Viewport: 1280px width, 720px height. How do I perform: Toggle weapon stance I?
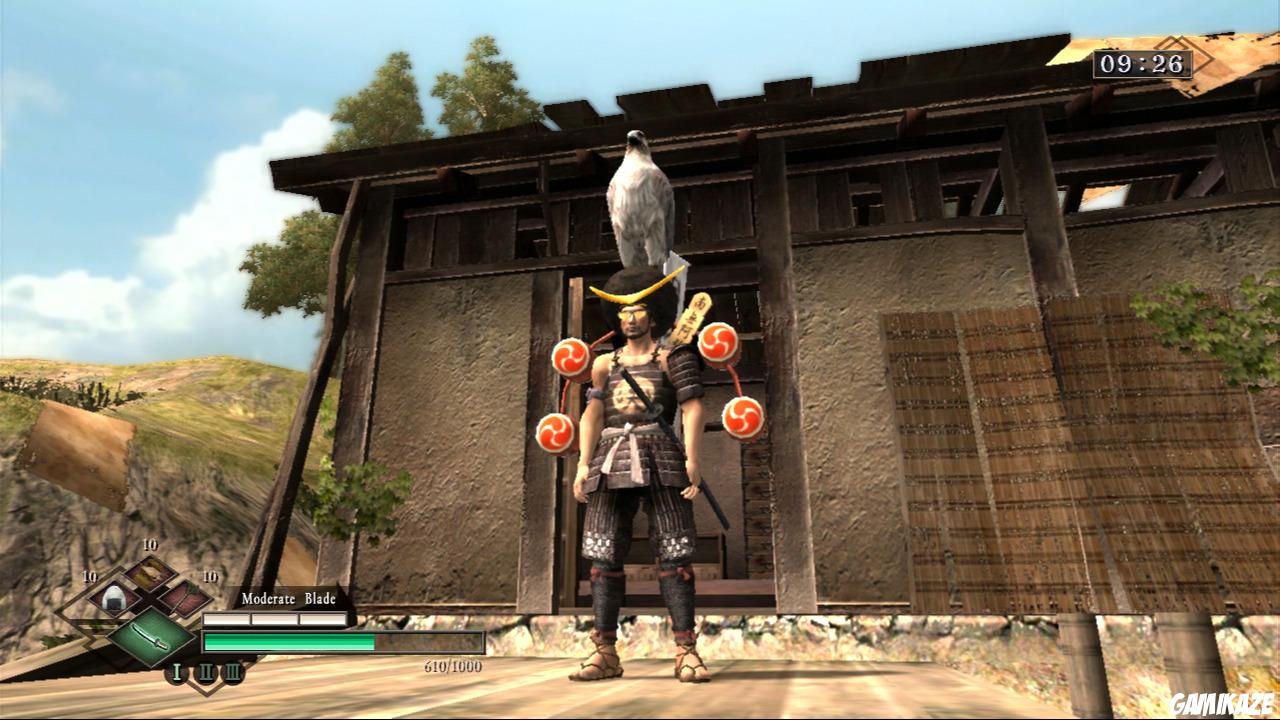point(176,671)
